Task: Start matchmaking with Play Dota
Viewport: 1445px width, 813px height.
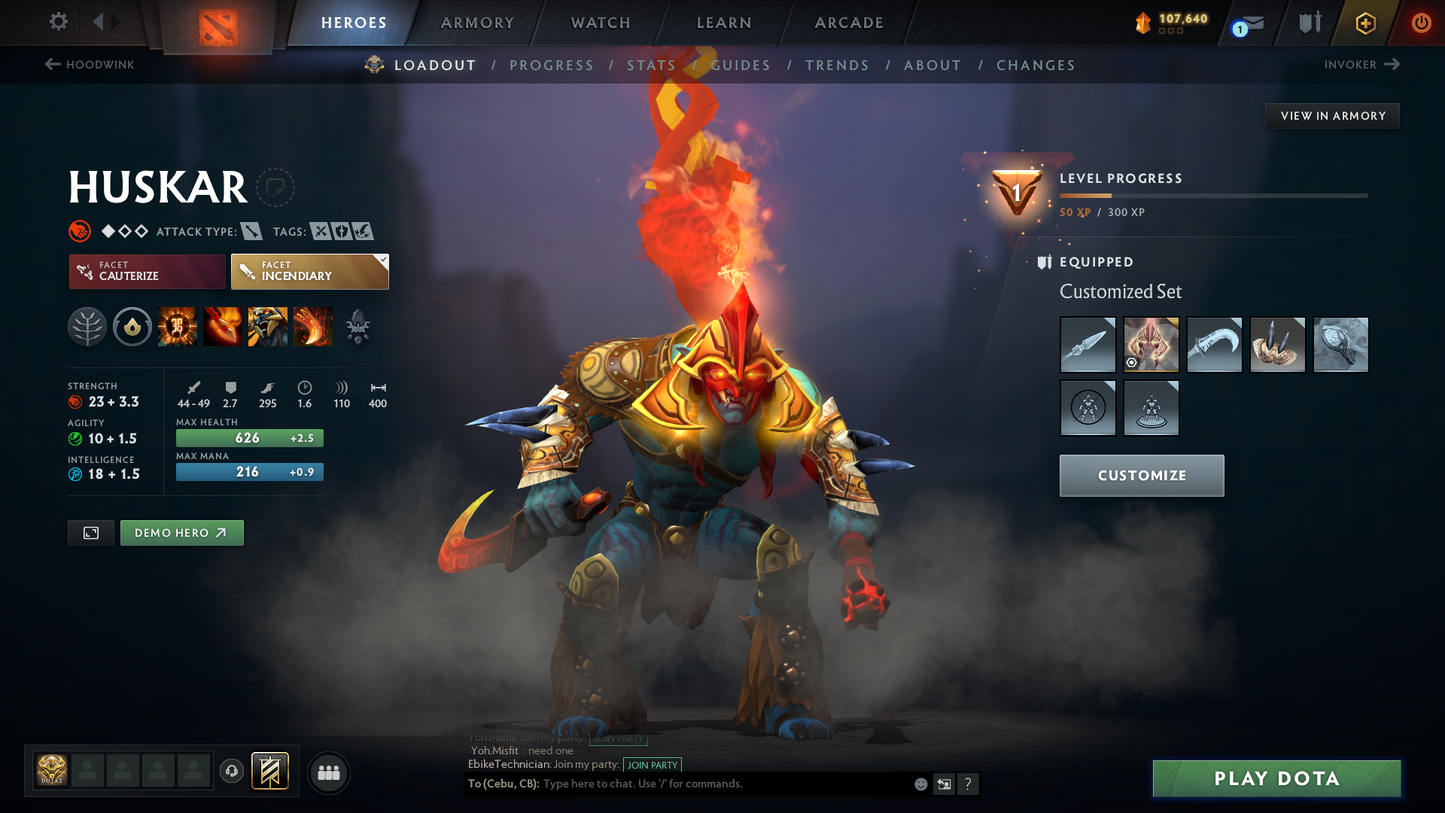Action: click(x=1276, y=778)
